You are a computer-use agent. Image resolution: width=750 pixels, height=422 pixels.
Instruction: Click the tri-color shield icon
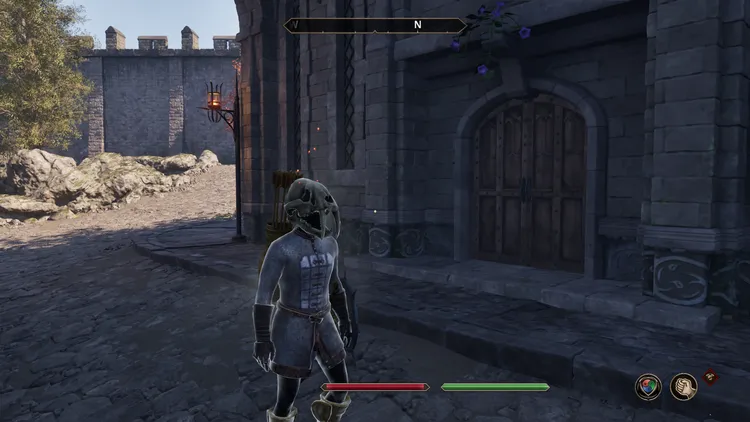point(648,387)
